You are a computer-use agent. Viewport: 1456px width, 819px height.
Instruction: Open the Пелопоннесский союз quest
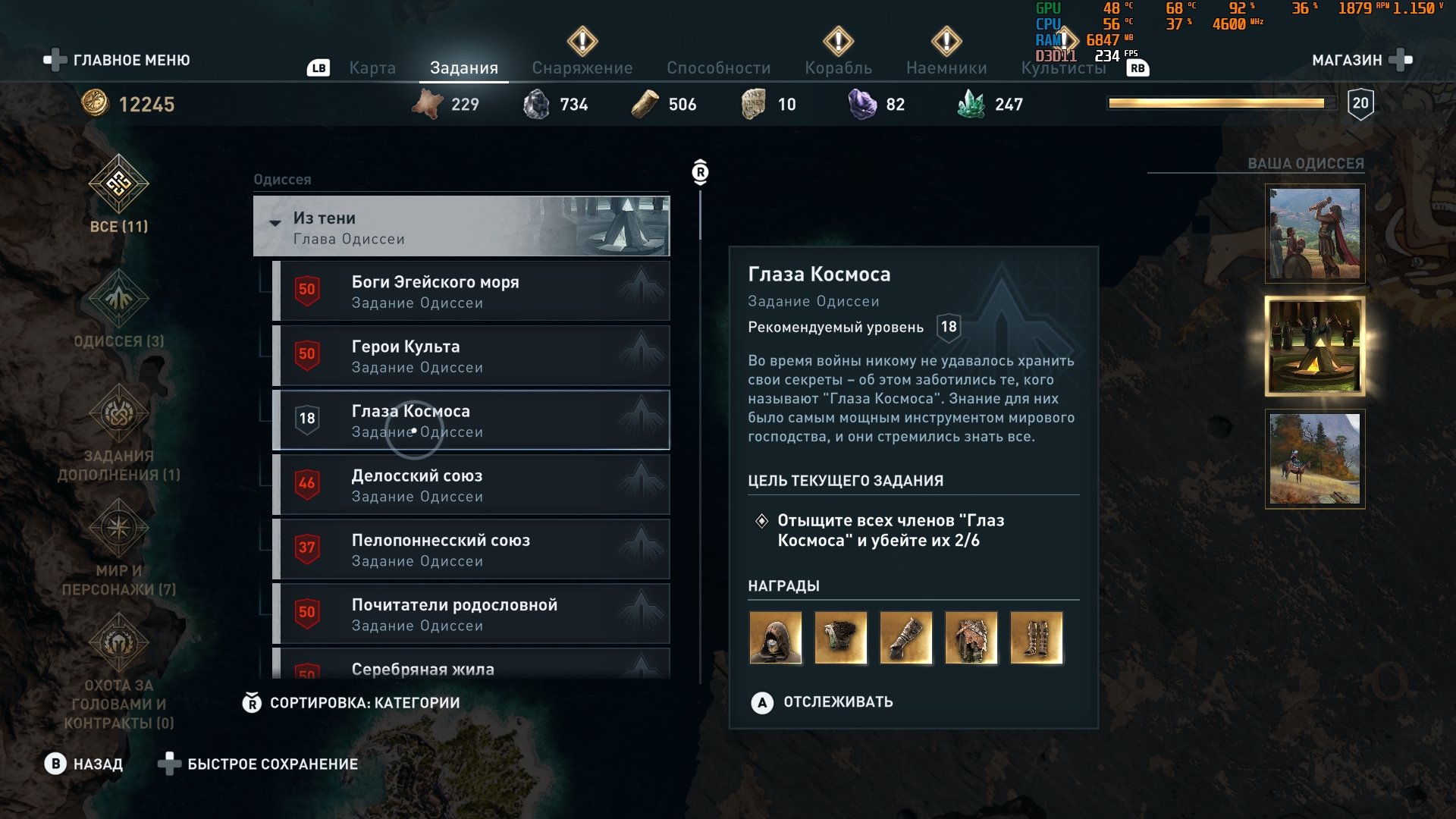click(x=470, y=549)
